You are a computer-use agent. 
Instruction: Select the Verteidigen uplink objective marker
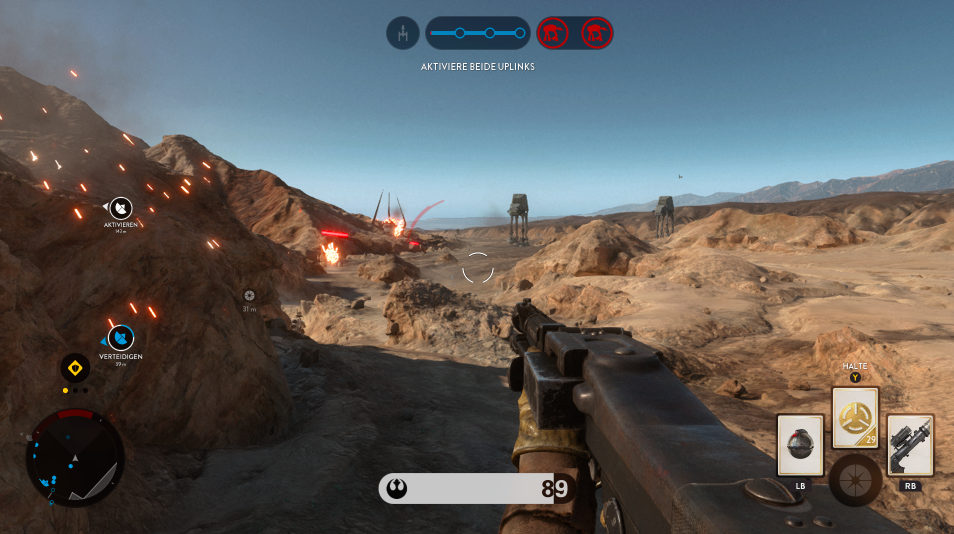point(121,338)
